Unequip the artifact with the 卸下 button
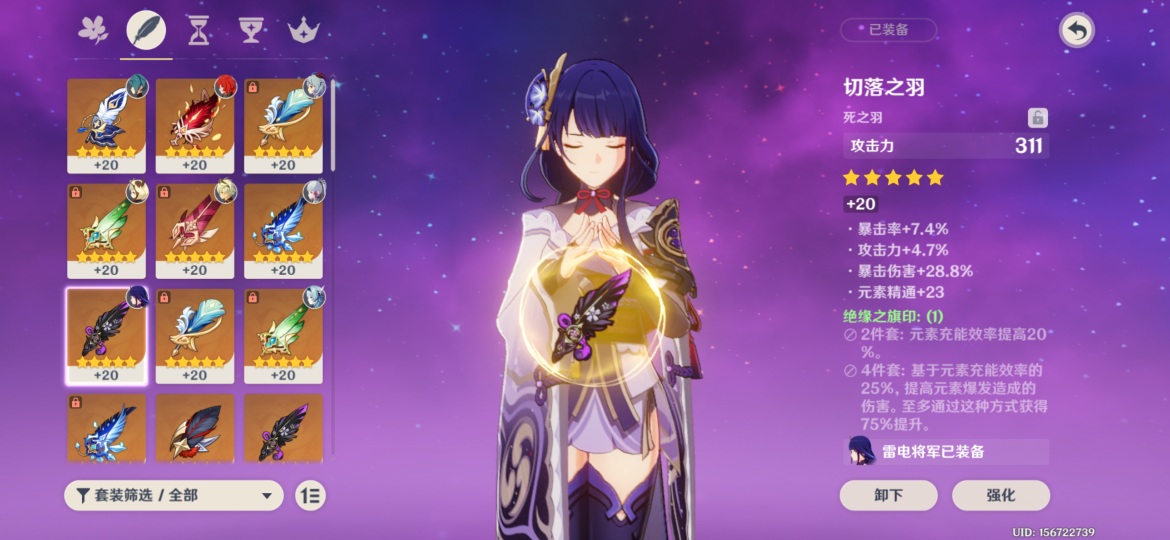This screenshot has height=540, width=1170. pos(888,495)
